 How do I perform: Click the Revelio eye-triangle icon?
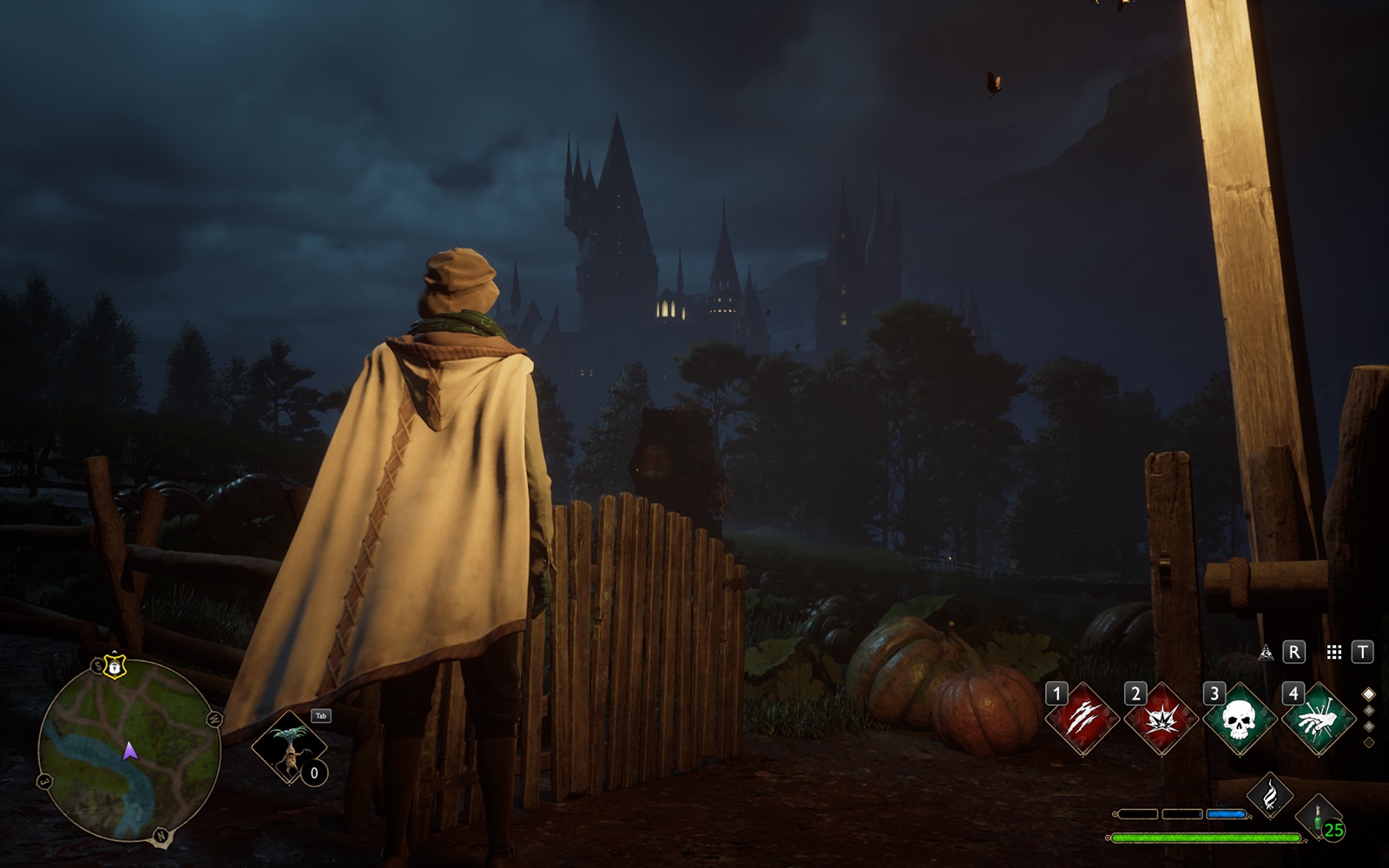[x=1266, y=652]
